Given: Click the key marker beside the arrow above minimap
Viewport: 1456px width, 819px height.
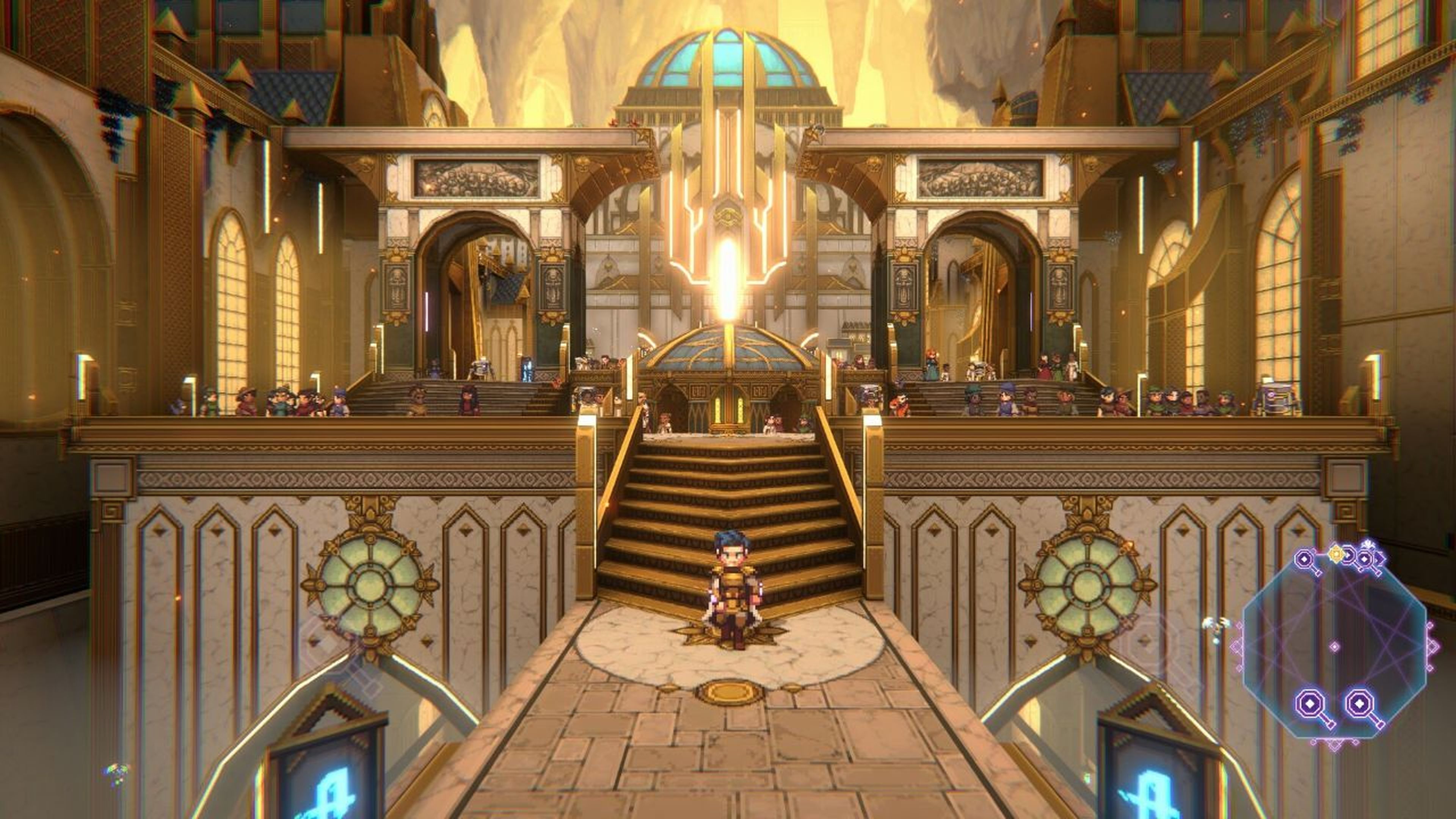Looking at the screenshot, I should coord(1365,560).
